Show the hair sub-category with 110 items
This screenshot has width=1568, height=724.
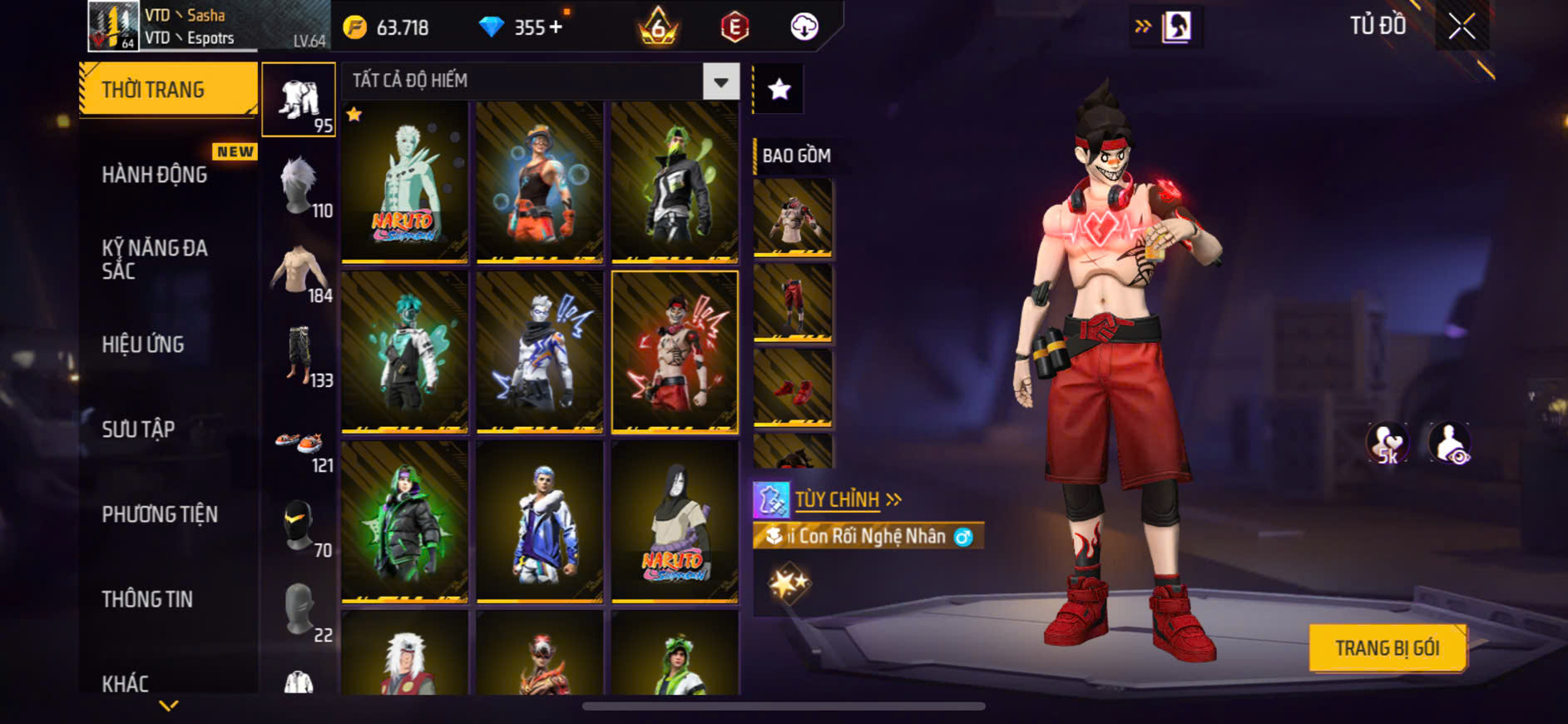pyautogui.click(x=299, y=186)
